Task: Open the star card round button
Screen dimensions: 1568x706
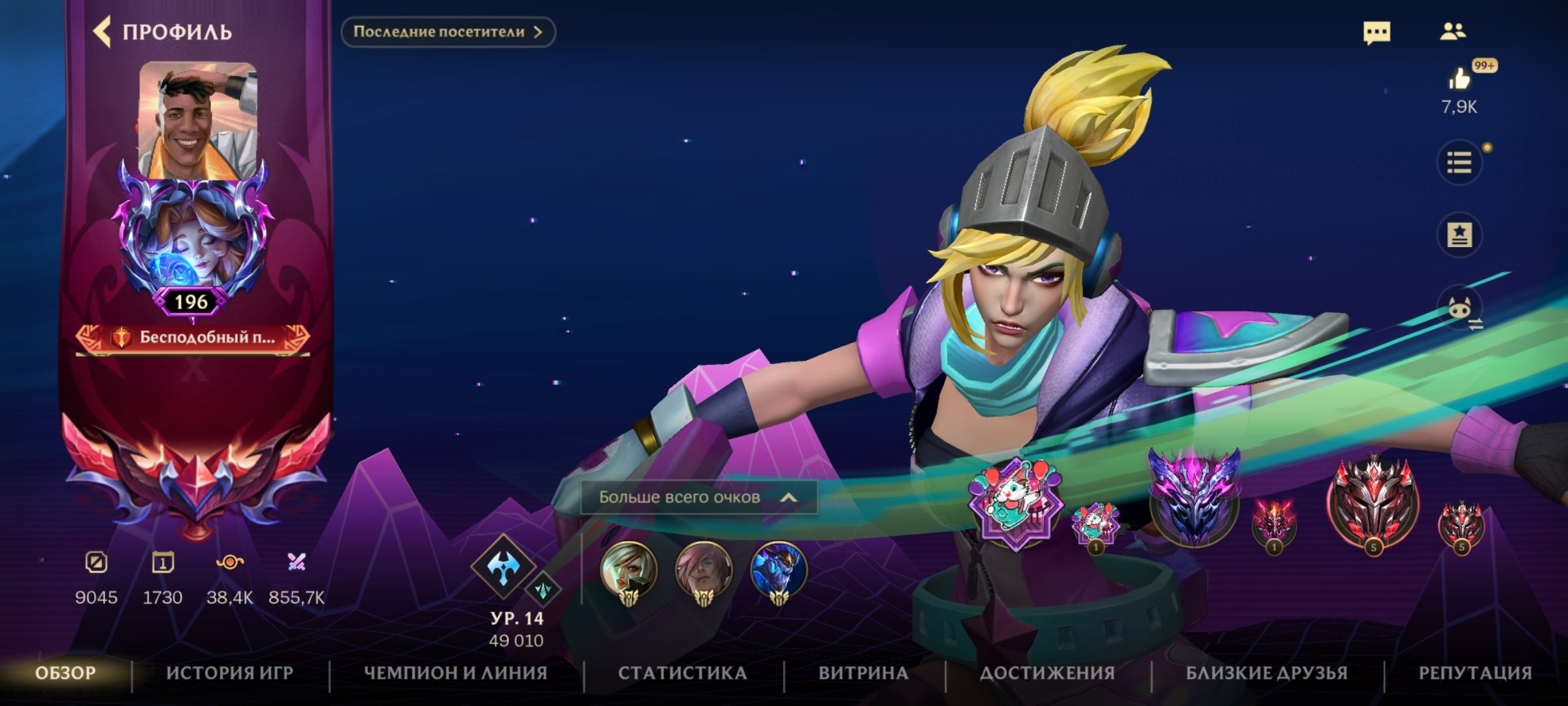Action: coord(1459,235)
